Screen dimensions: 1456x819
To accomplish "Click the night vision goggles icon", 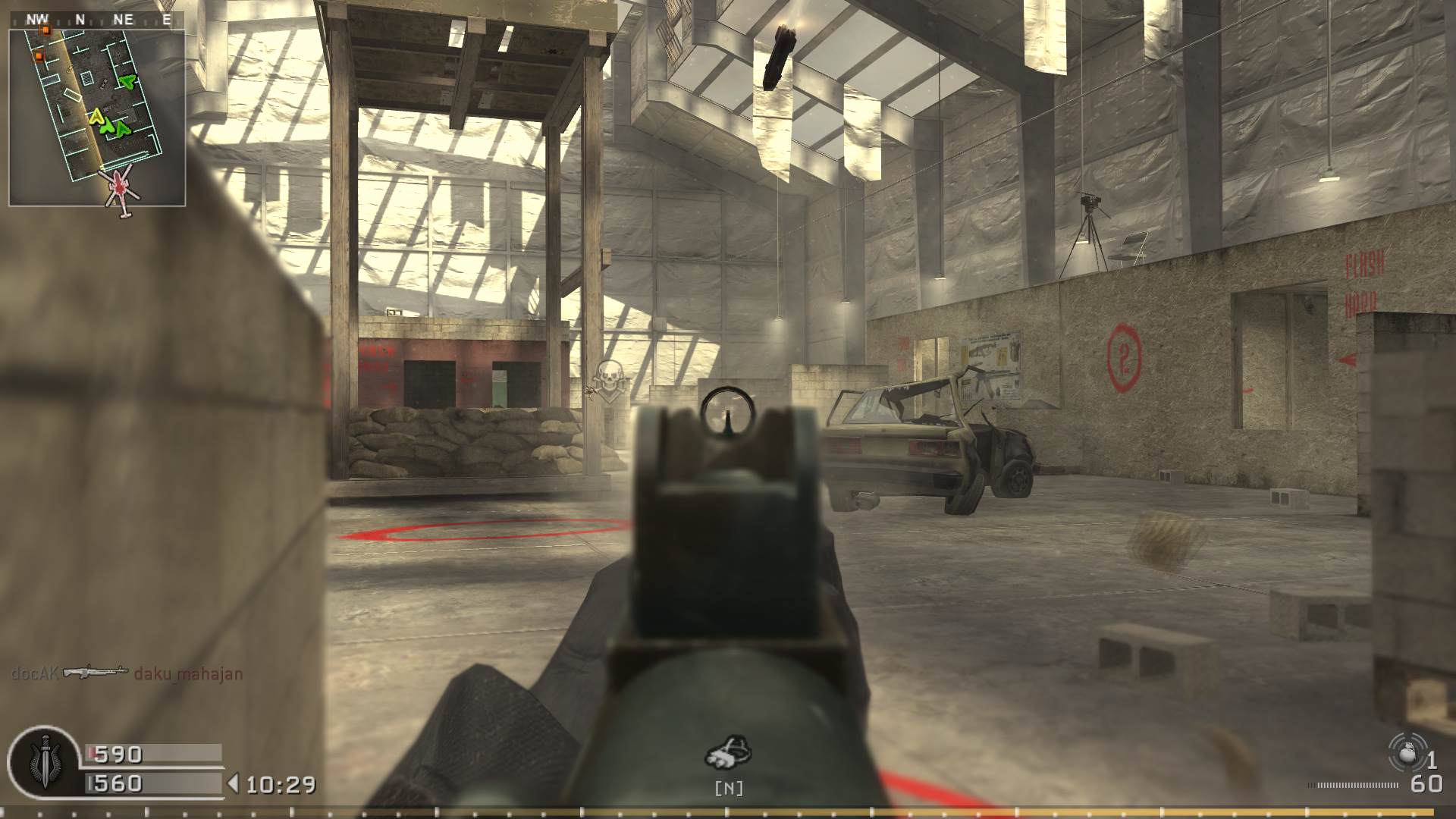I will tap(730, 753).
